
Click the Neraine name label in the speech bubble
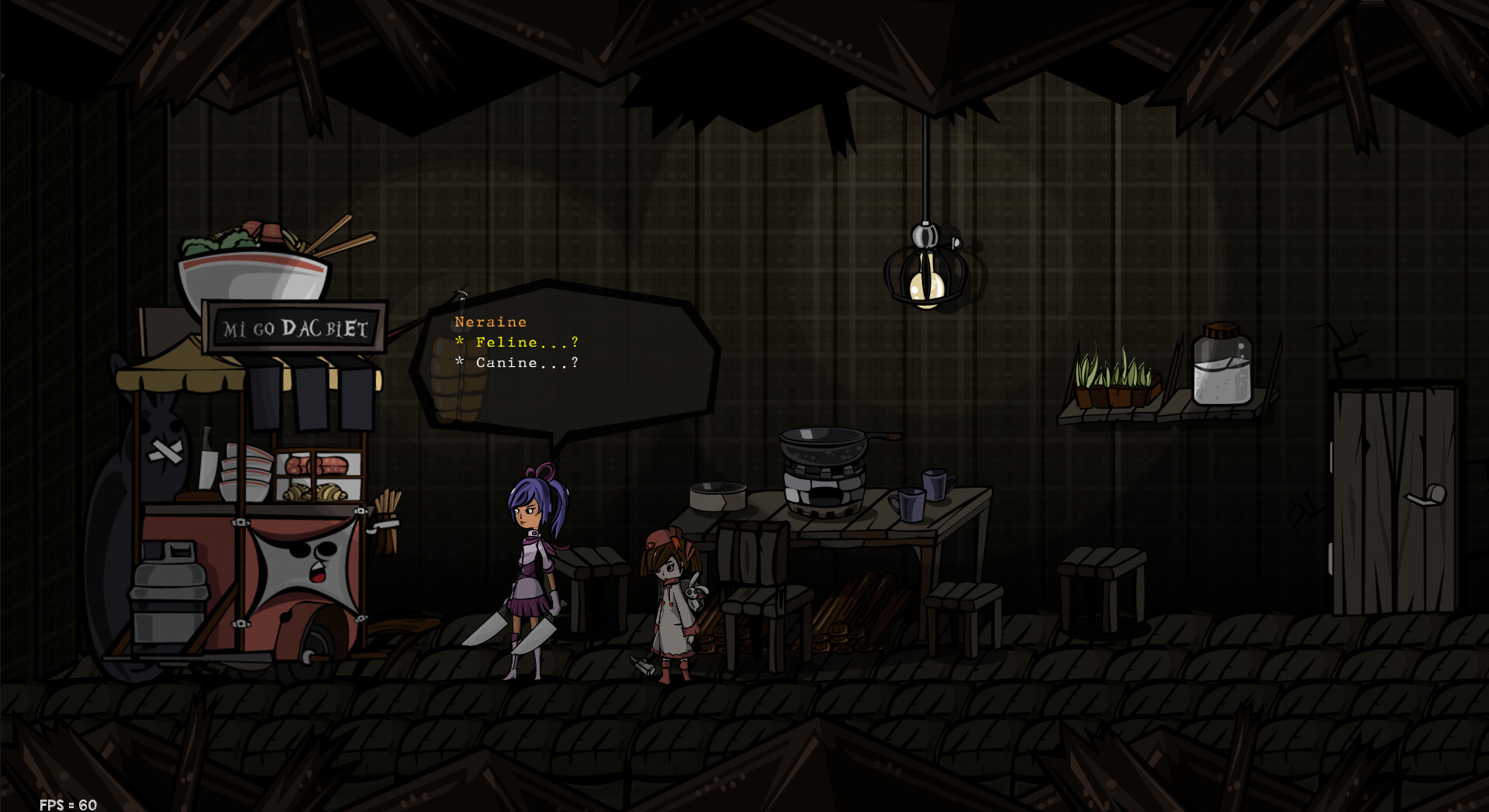click(x=490, y=321)
